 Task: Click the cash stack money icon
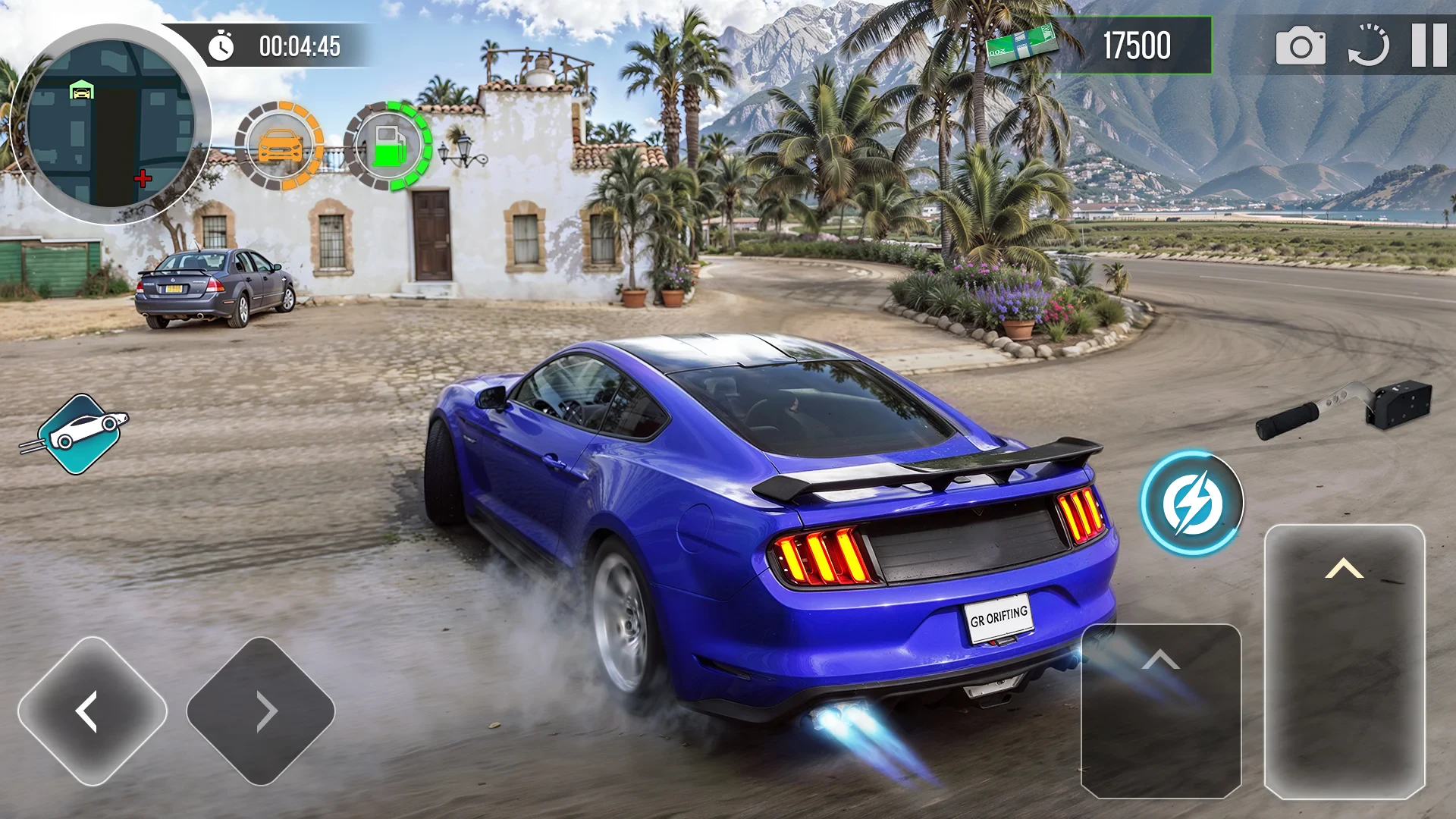click(1021, 45)
